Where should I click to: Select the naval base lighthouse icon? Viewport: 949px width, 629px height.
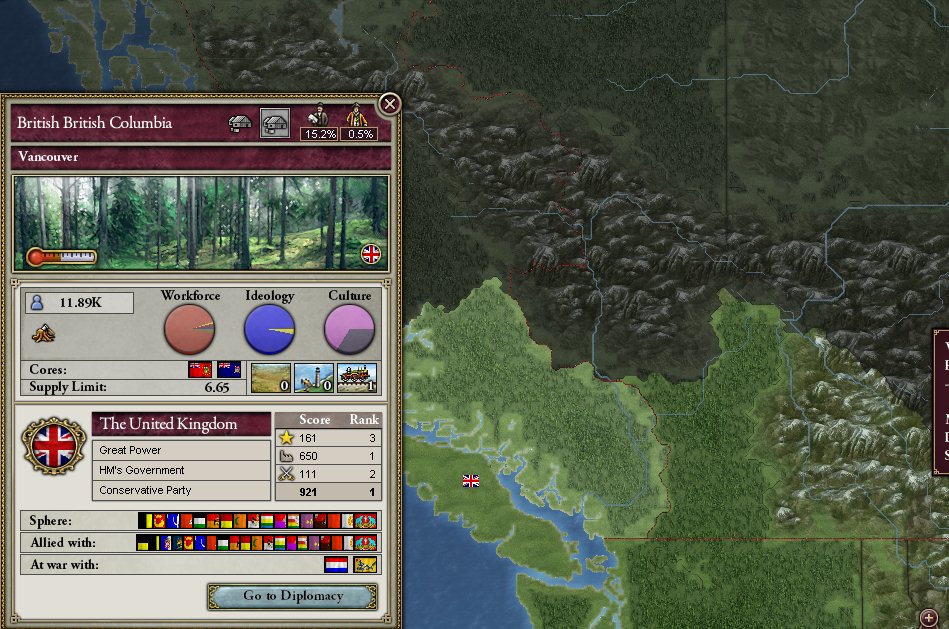coord(313,378)
